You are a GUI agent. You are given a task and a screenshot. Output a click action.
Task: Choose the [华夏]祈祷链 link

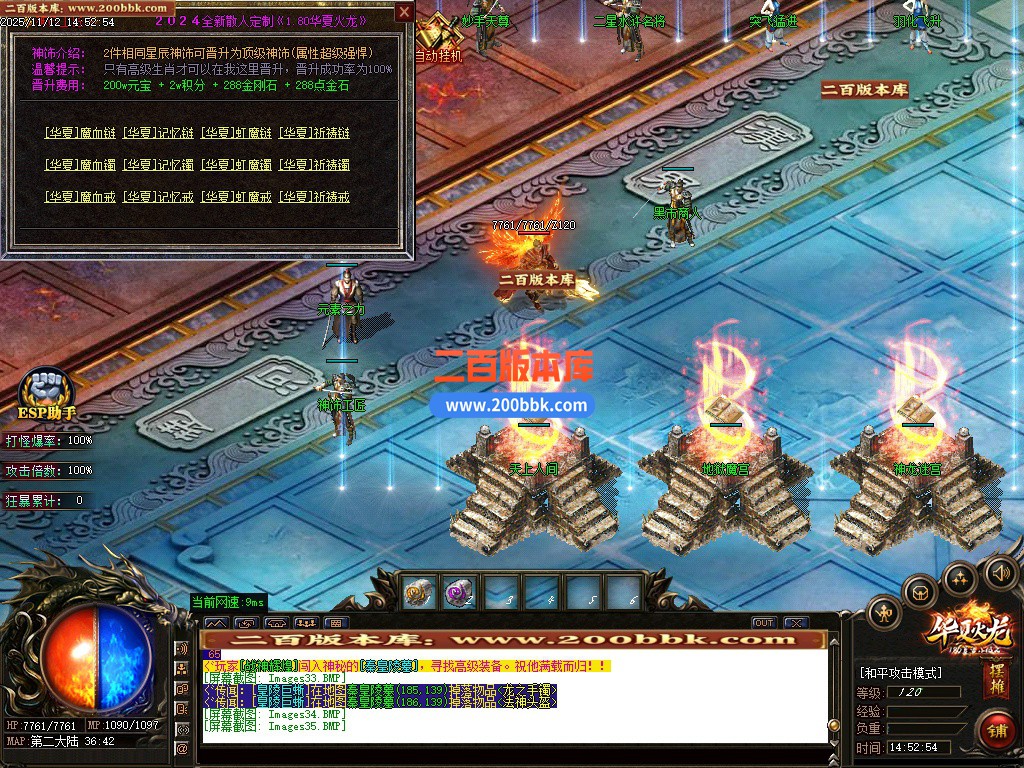click(314, 133)
